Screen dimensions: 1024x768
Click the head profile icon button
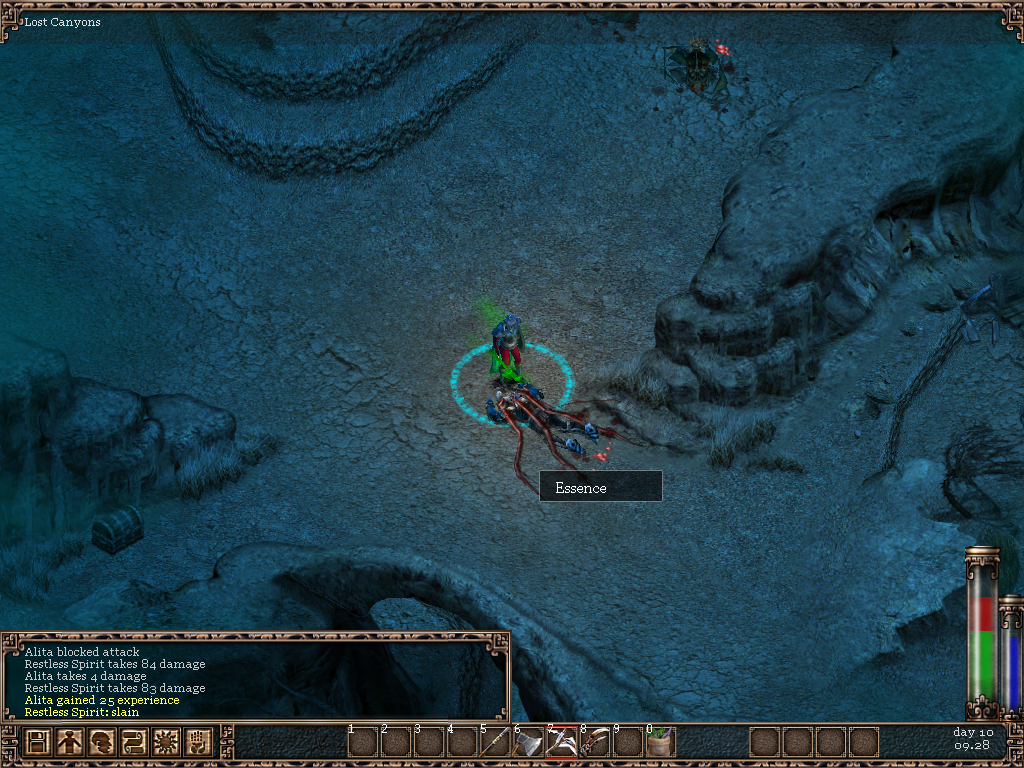102,743
